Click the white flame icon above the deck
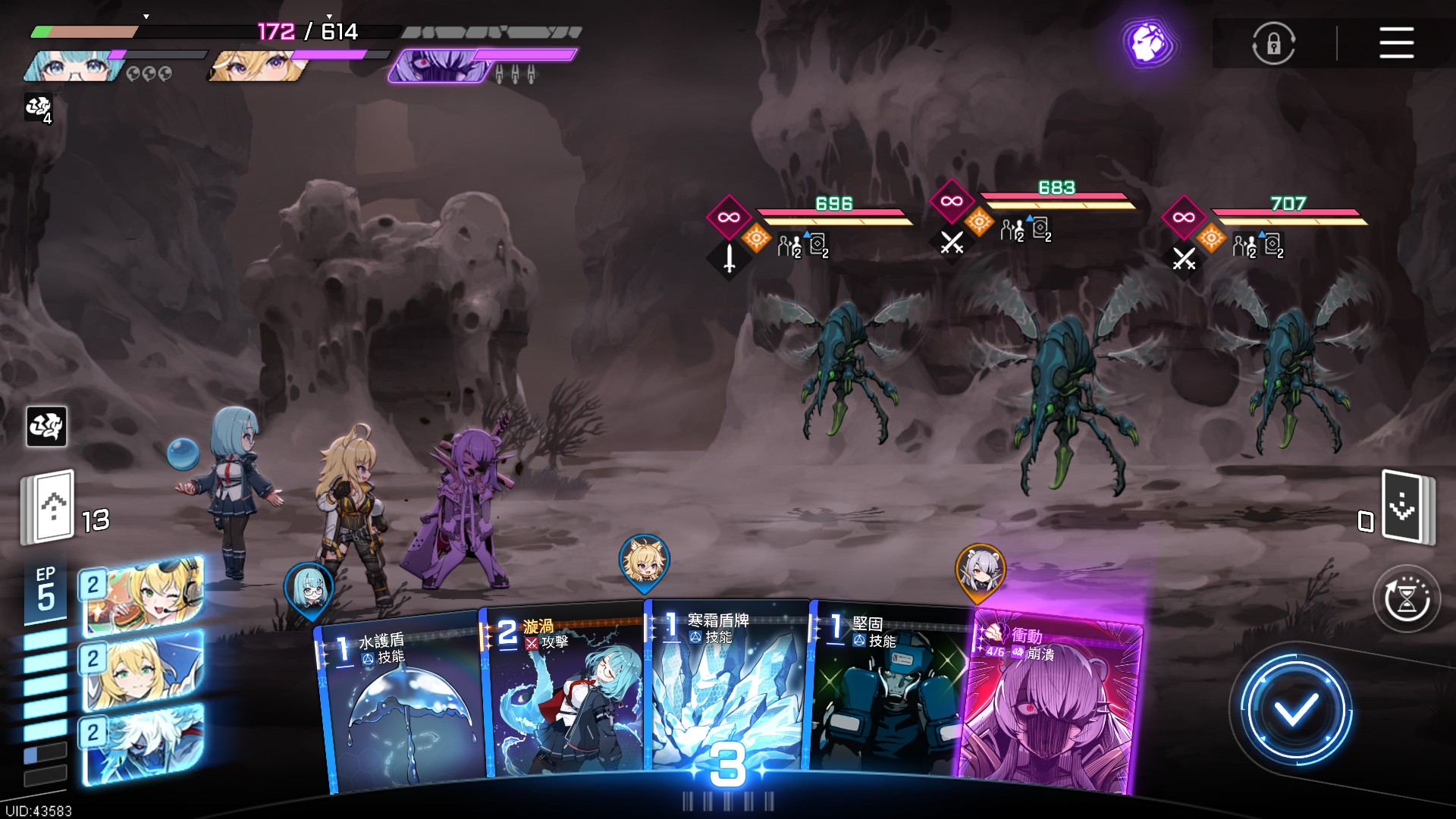Screen dimensions: 1456x819 coord(46,426)
